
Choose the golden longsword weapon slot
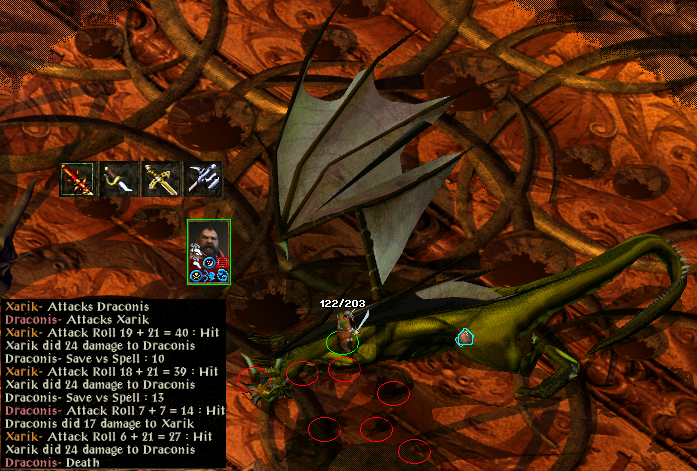pos(161,178)
